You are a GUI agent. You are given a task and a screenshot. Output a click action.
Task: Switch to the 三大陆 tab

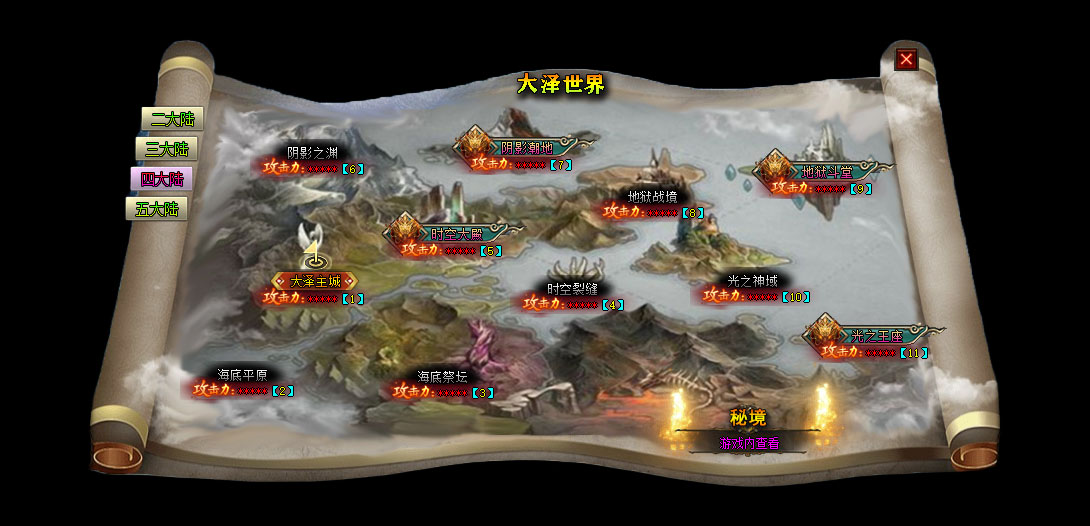[166, 149]
